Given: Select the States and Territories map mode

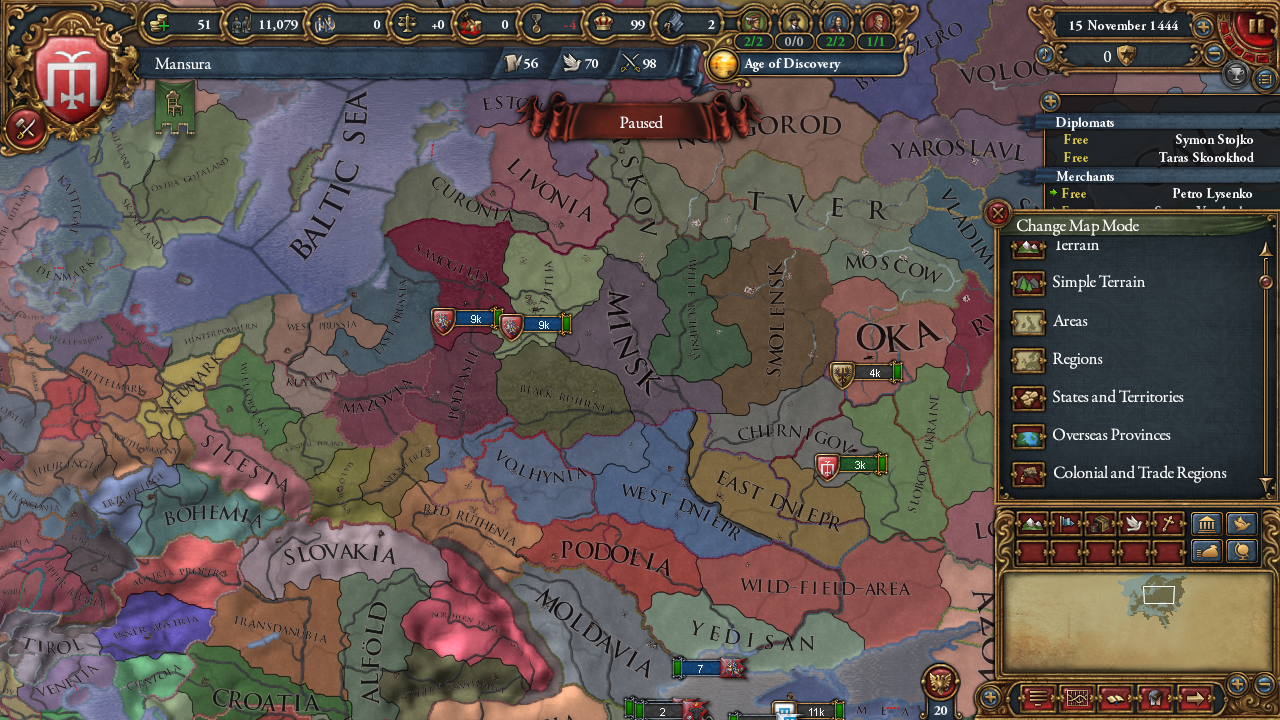Looking at the screenshot, I should (1117, 397).
